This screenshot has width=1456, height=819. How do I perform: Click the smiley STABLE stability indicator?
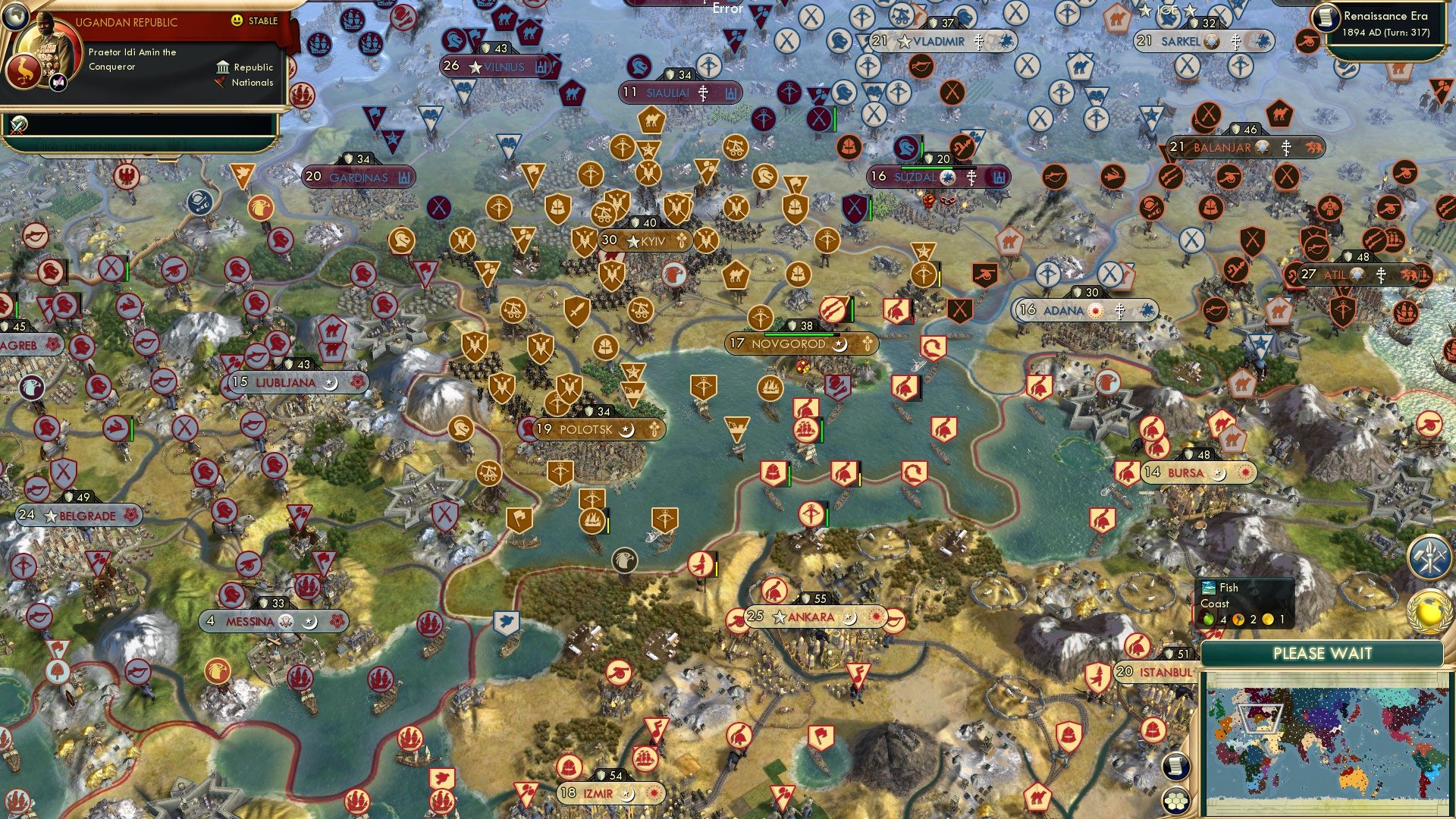(237, 20)
